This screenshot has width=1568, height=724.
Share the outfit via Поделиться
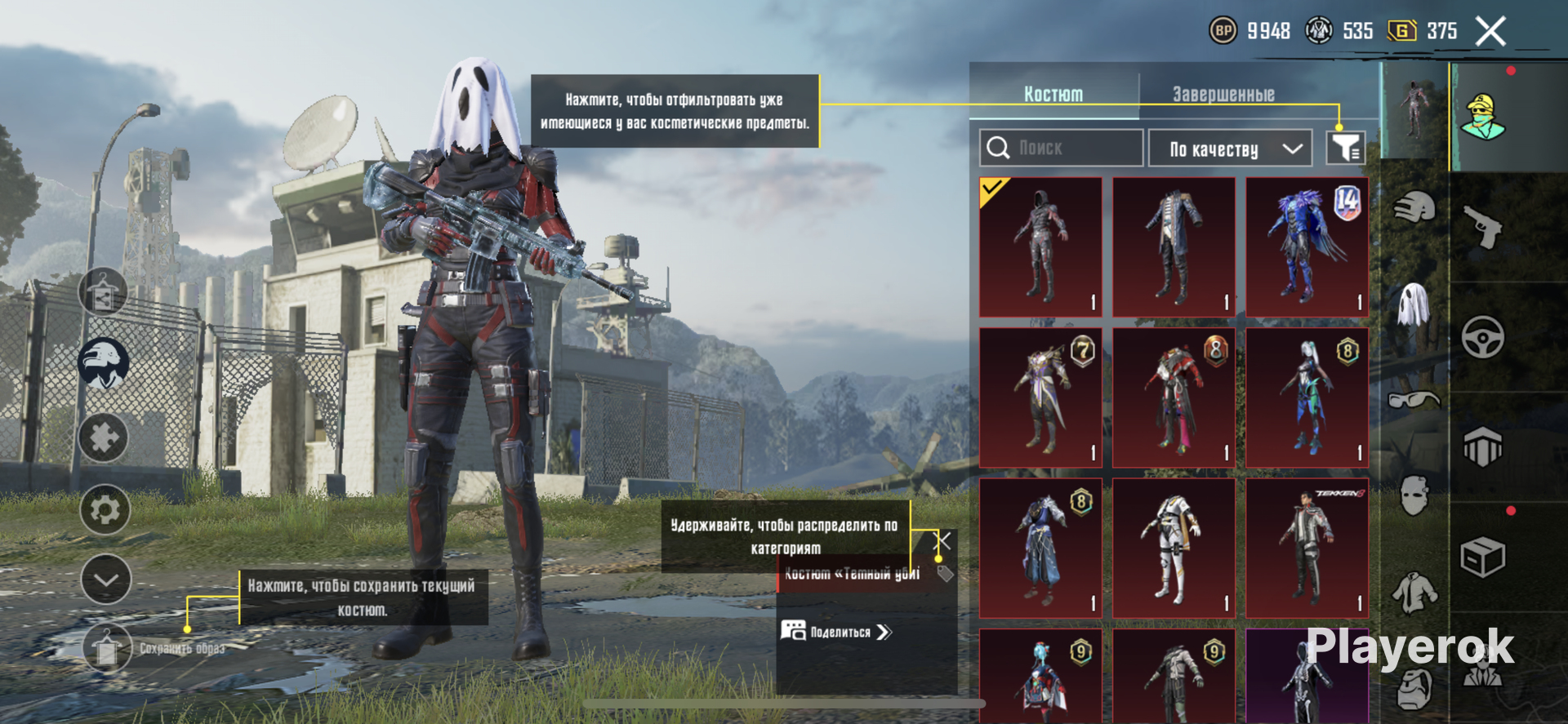[x=837, y=632]
